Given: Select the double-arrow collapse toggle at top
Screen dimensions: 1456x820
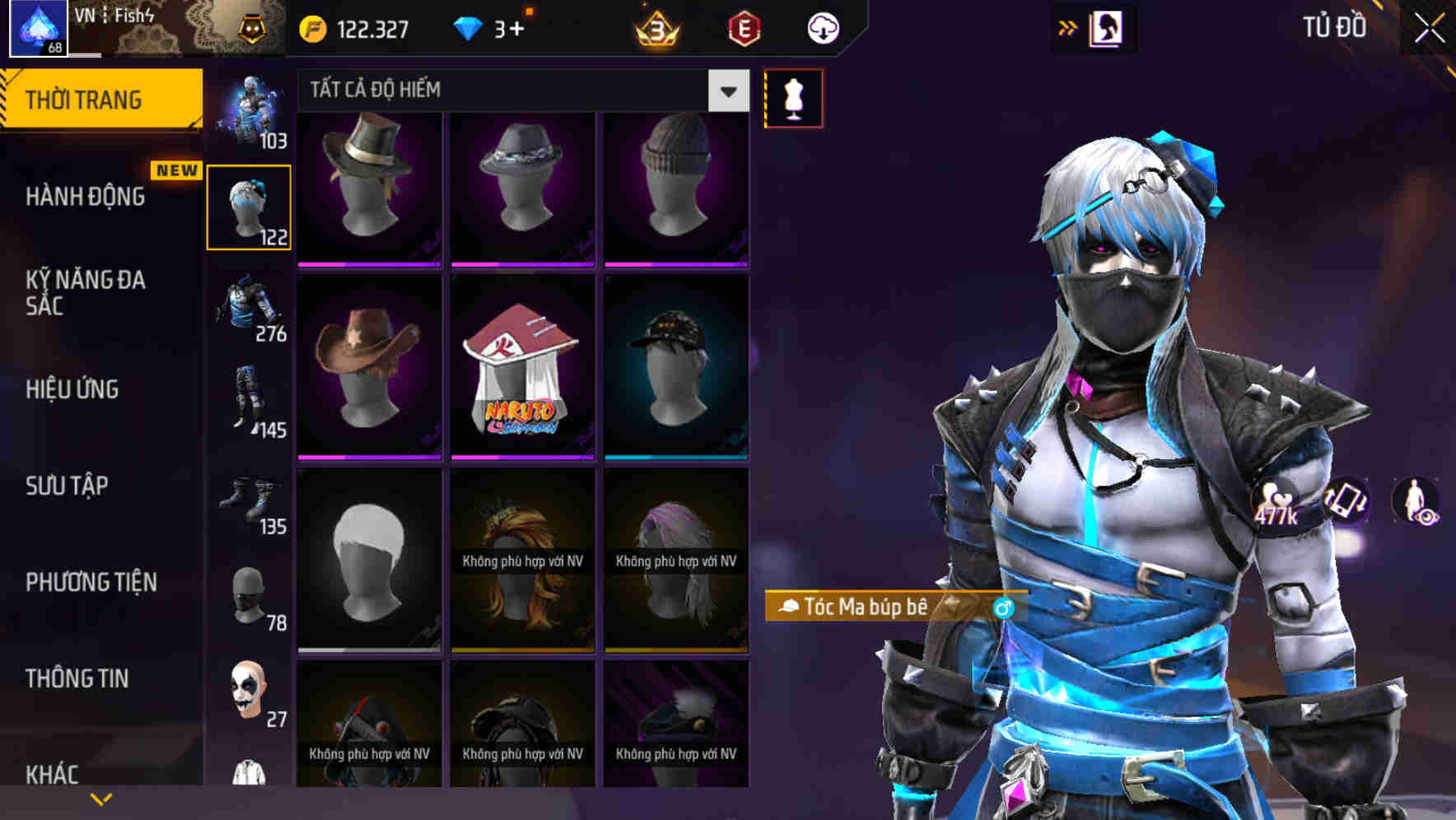Looking at the screenshot, I should [1068, 27].
